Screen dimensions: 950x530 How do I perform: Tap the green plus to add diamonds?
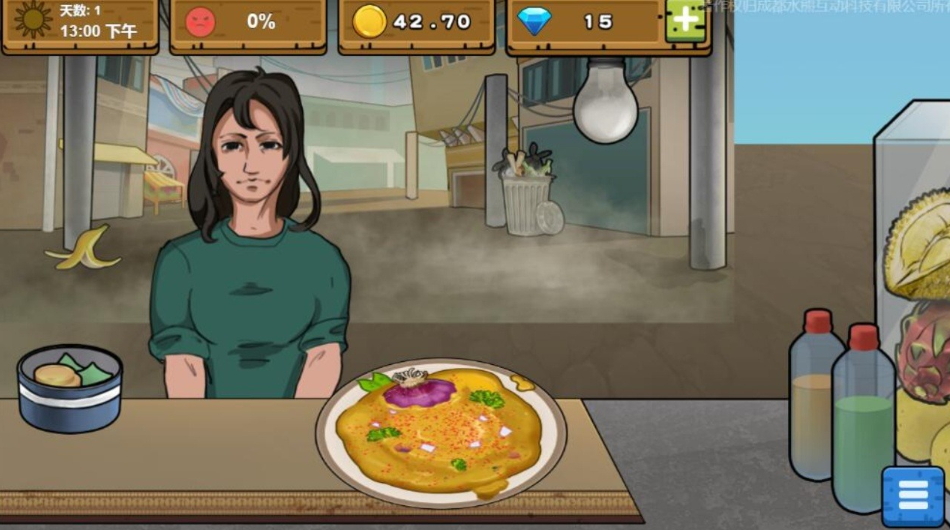[685, 21]
